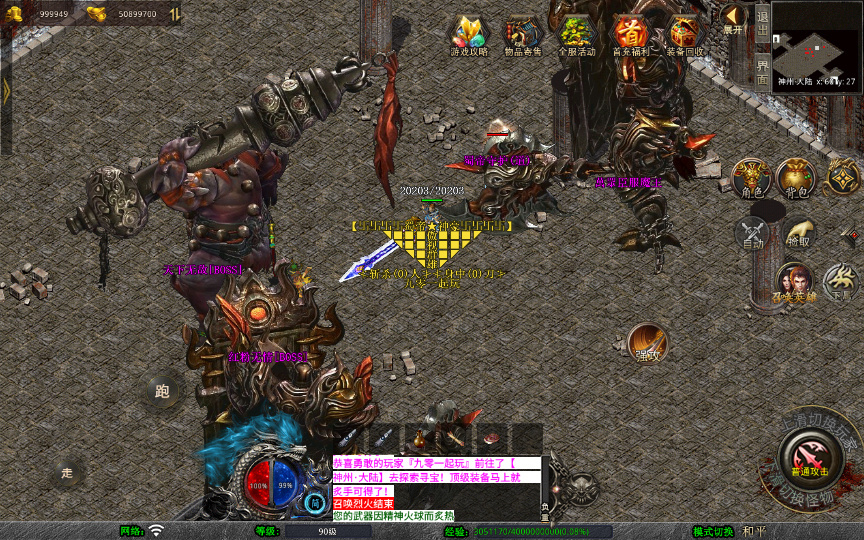
Task: Open the 首充福利 first-recharge bonus icon
Action: (x=630, y=35)
